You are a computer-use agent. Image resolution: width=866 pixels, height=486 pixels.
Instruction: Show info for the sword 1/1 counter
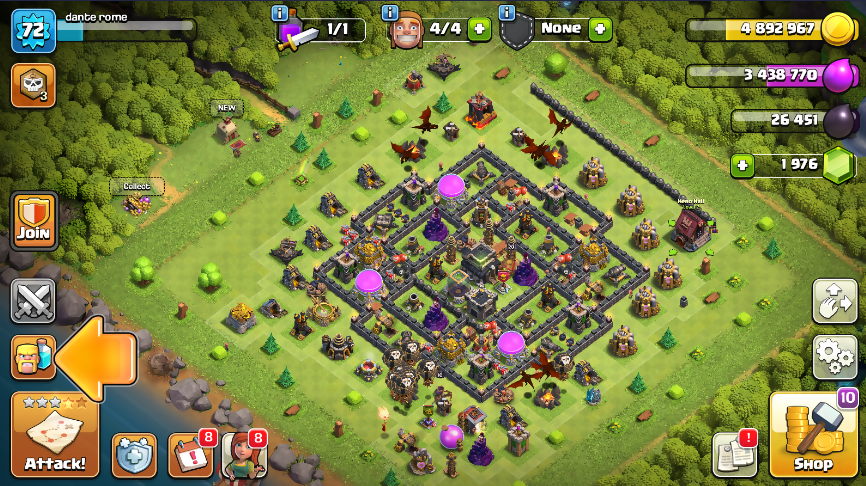280,13
